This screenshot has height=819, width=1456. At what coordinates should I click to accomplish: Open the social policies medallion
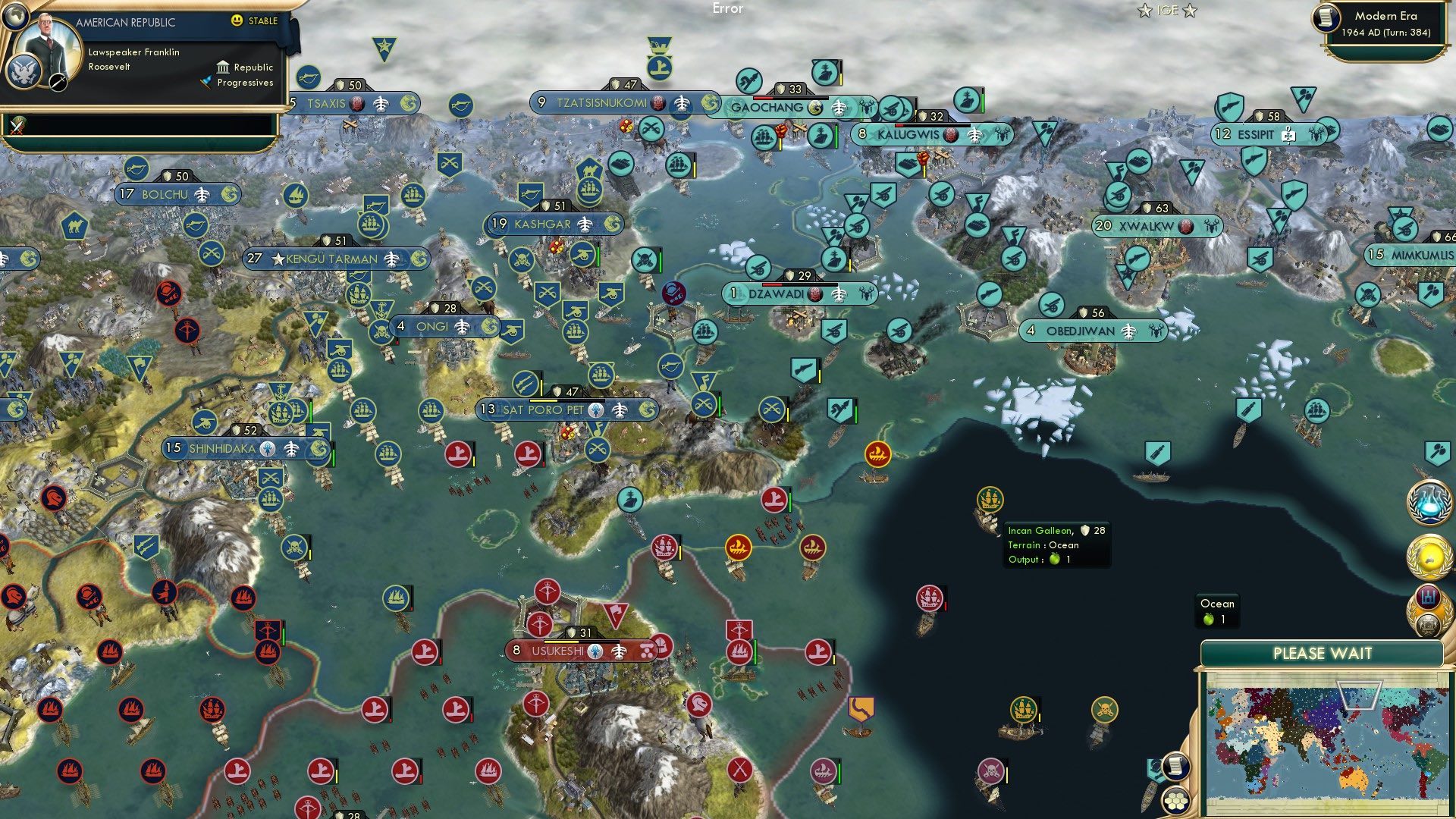(1429, 596)
